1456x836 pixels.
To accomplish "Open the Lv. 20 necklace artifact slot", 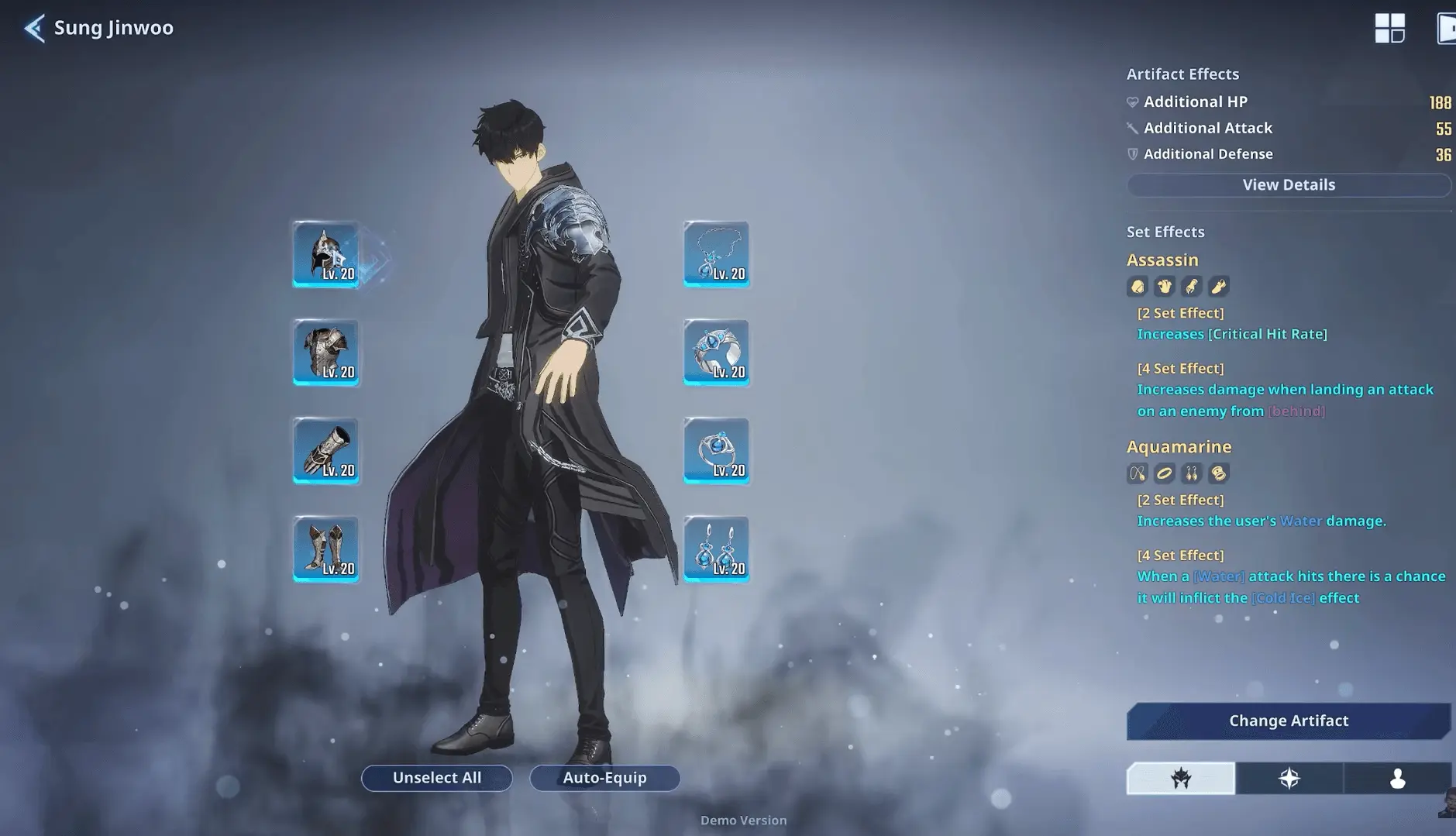I will pyautogui.click(x=715, y=256).
